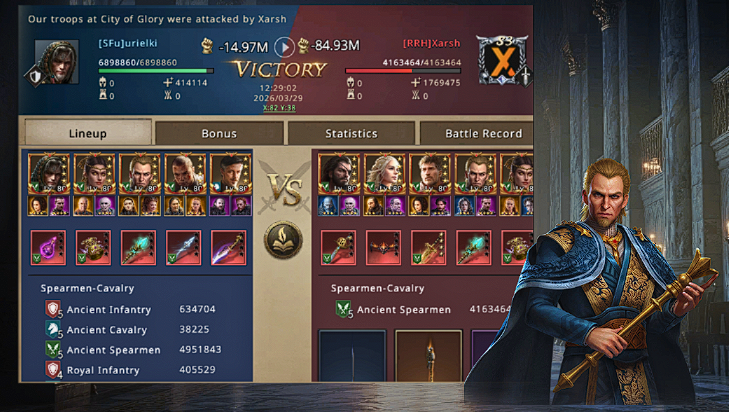Select the purple potion item slot
Screen dimensions: 729x412
point(47,247)
